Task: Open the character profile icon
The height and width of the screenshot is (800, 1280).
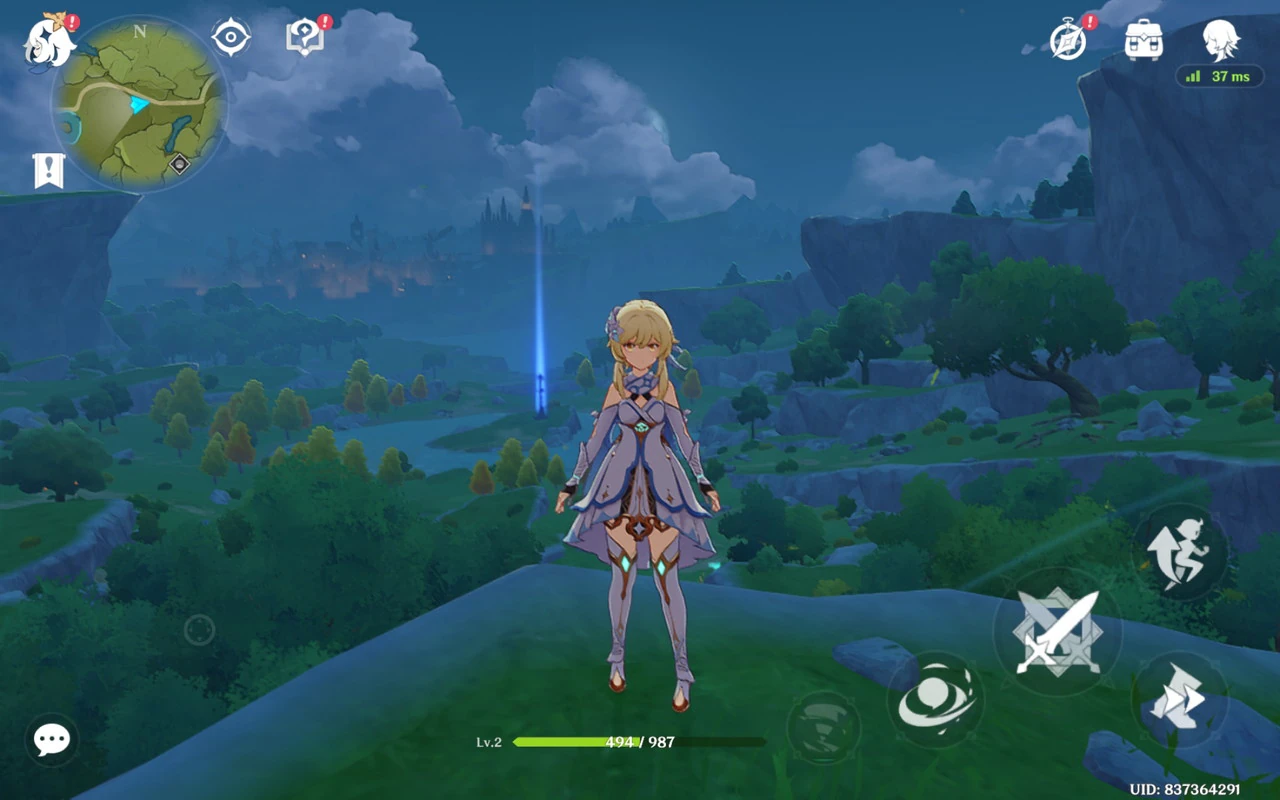Action: (x=1221, y=40)
